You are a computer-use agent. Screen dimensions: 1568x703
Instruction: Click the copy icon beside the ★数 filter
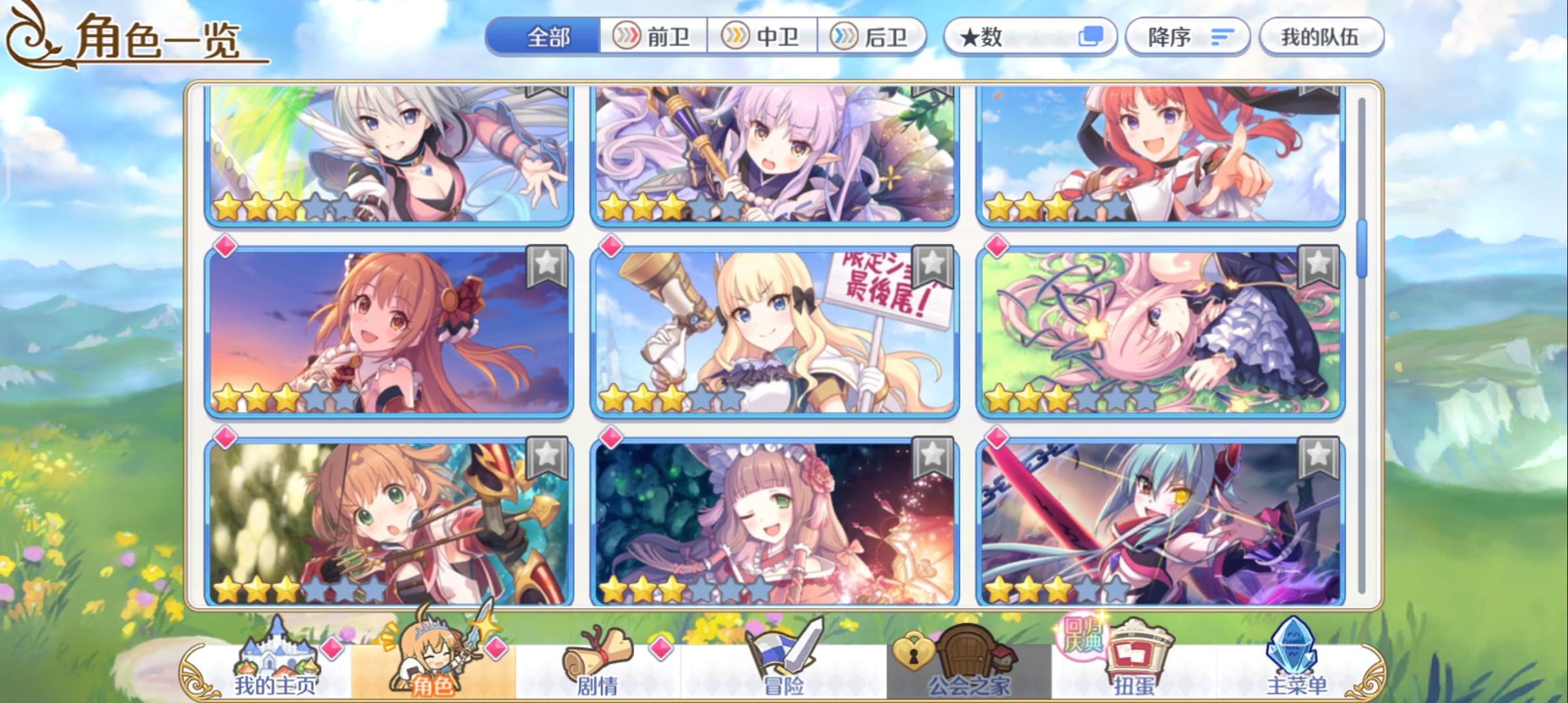(1093, 37)
